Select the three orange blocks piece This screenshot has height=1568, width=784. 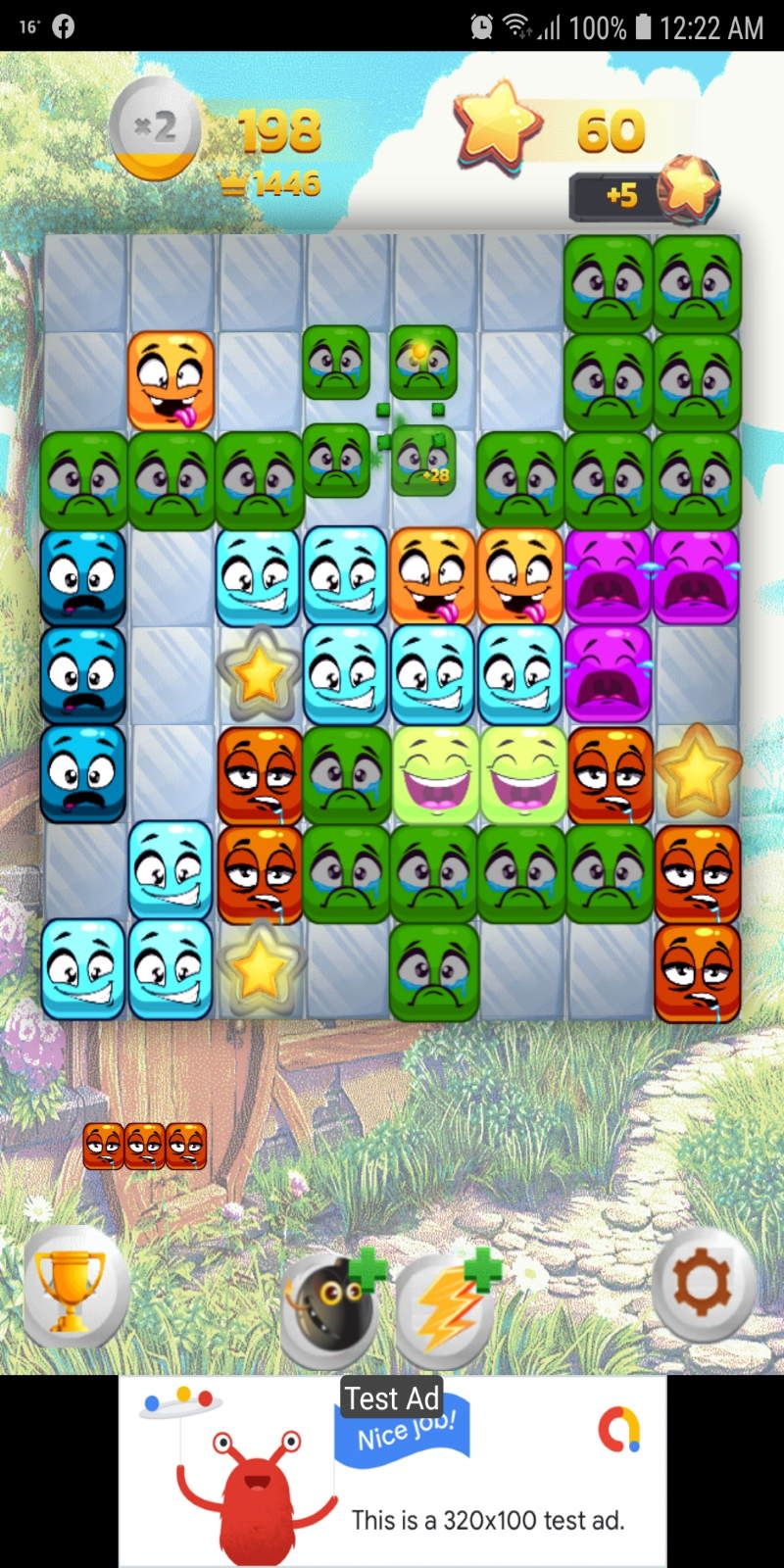(145, 1146)
